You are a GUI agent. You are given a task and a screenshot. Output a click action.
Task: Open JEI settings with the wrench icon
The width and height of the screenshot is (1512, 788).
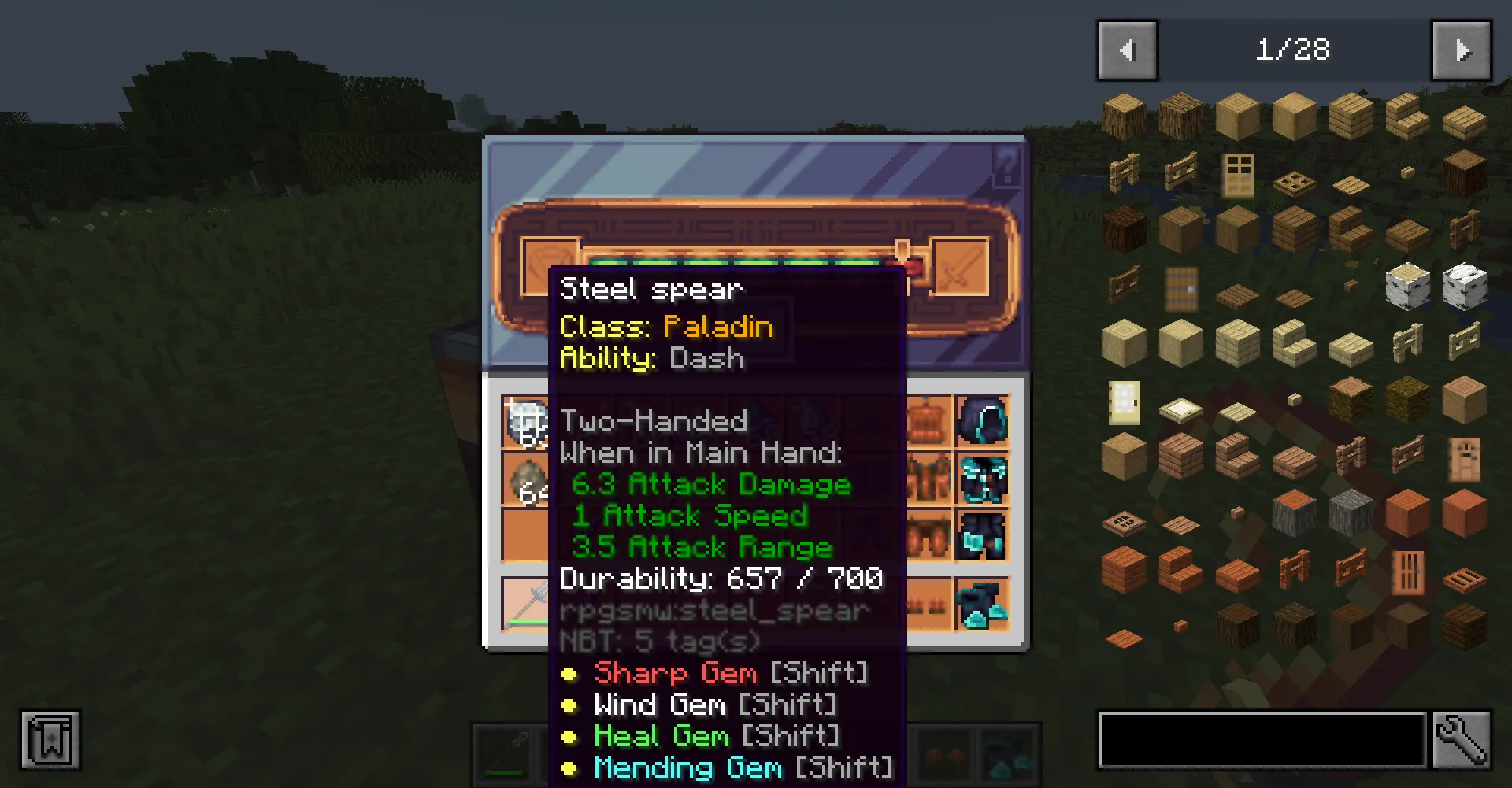click(1462, 740)
